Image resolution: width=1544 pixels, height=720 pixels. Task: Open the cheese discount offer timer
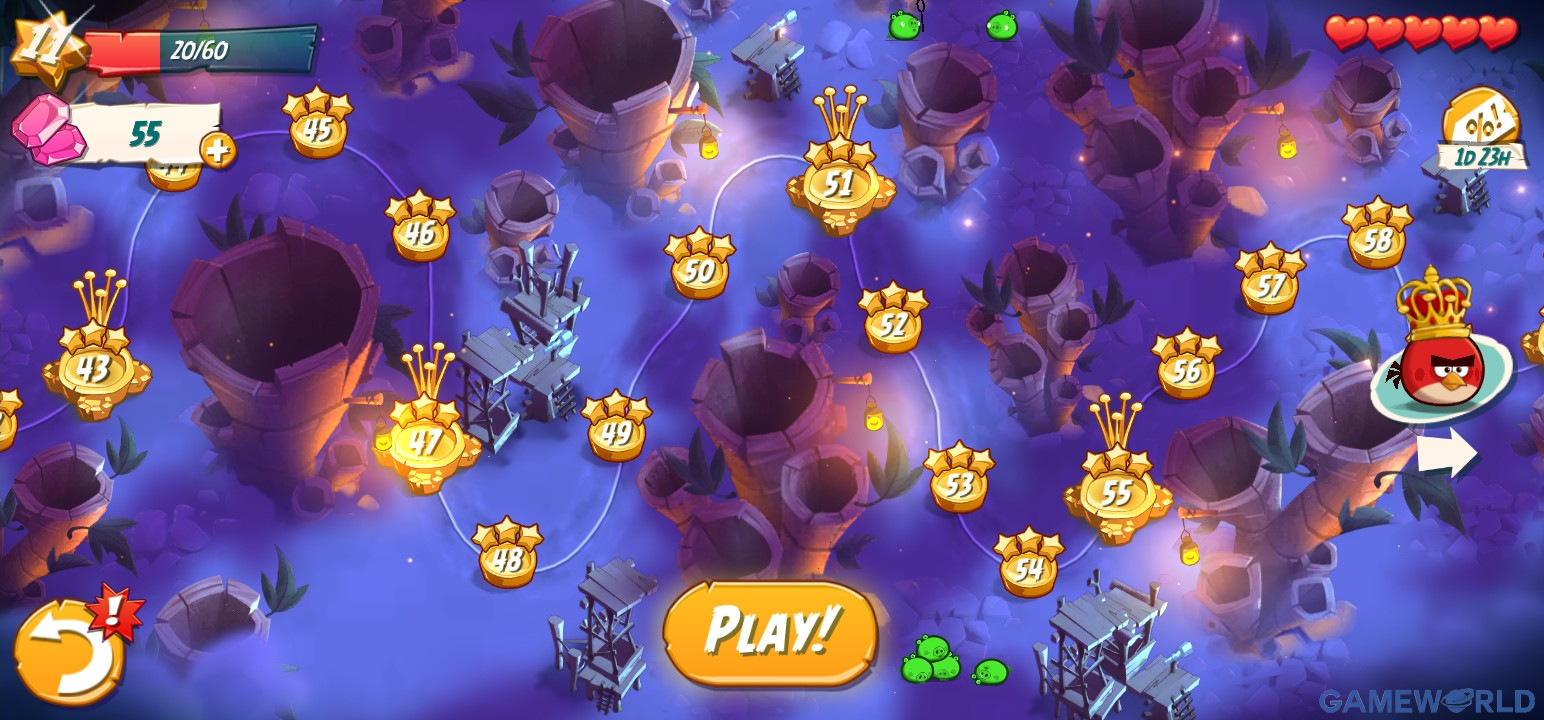tap(1479, 128)
